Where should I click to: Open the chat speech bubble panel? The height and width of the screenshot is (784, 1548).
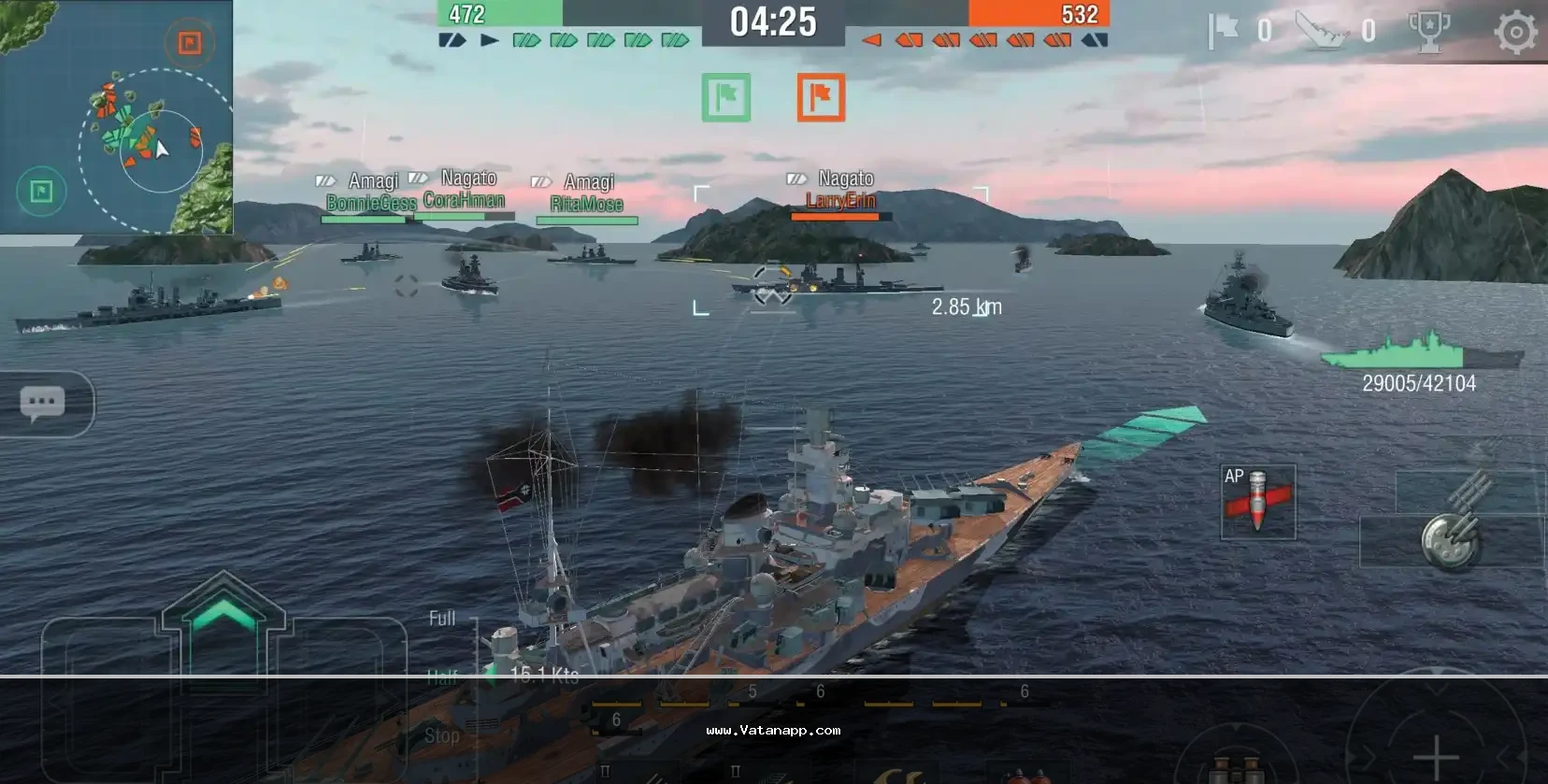pyautogui.click(x=43, y=404)
